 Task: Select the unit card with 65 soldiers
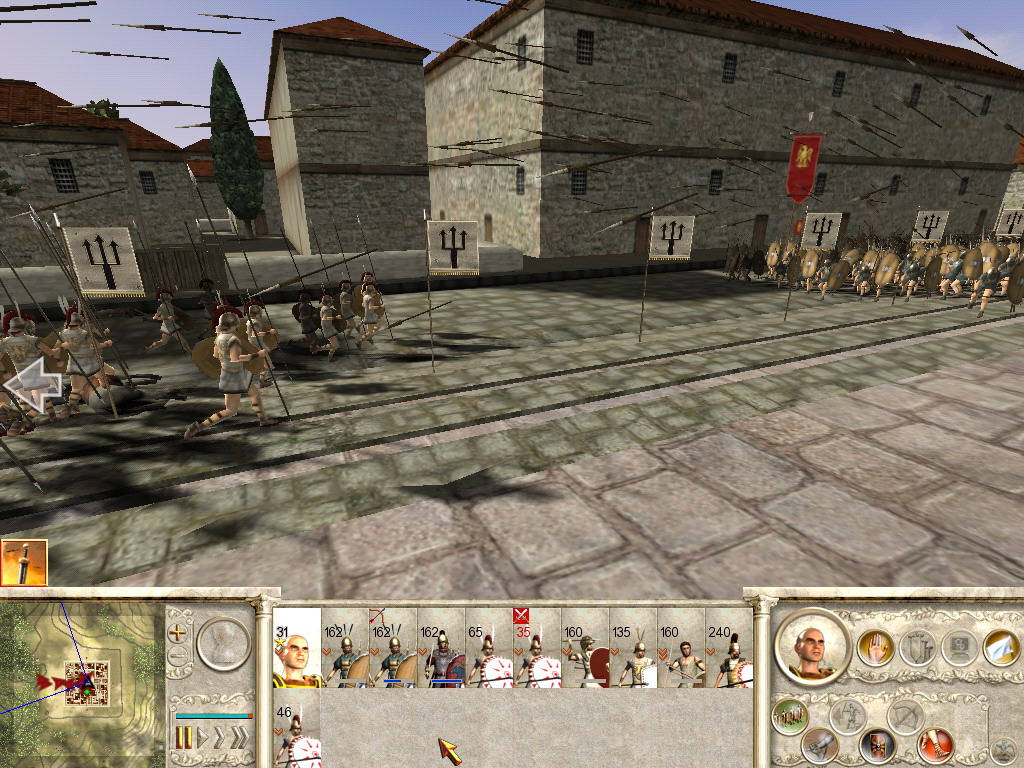pos(489,648)
